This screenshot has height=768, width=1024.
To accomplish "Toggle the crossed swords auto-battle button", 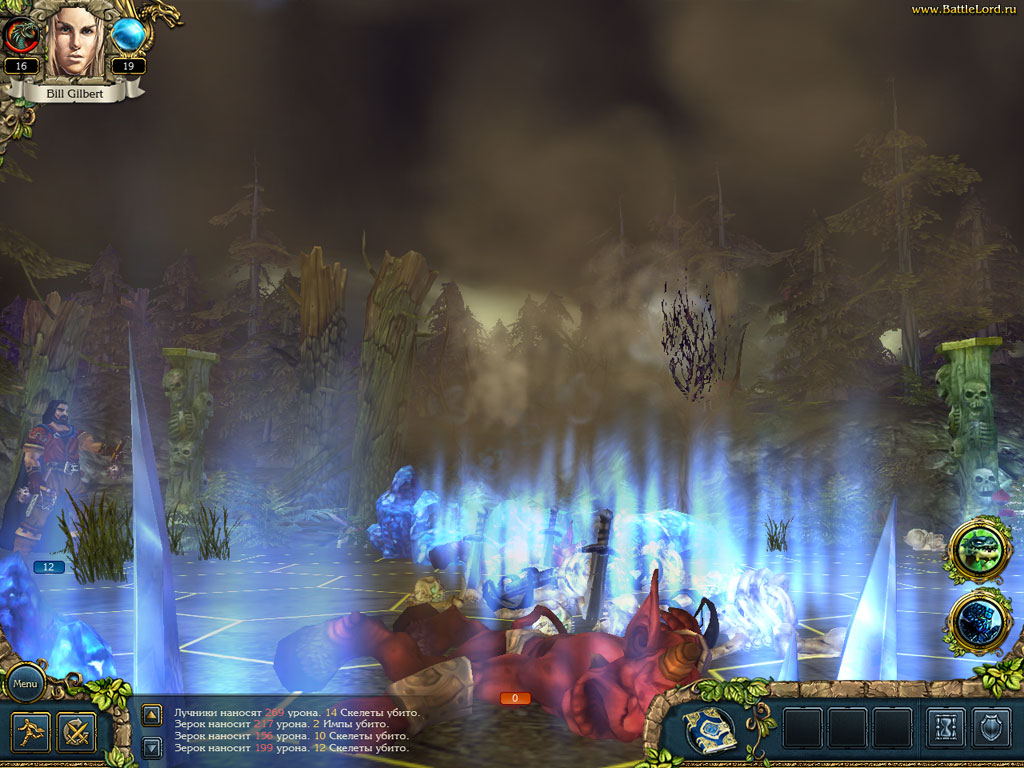I will coord(76,732).
